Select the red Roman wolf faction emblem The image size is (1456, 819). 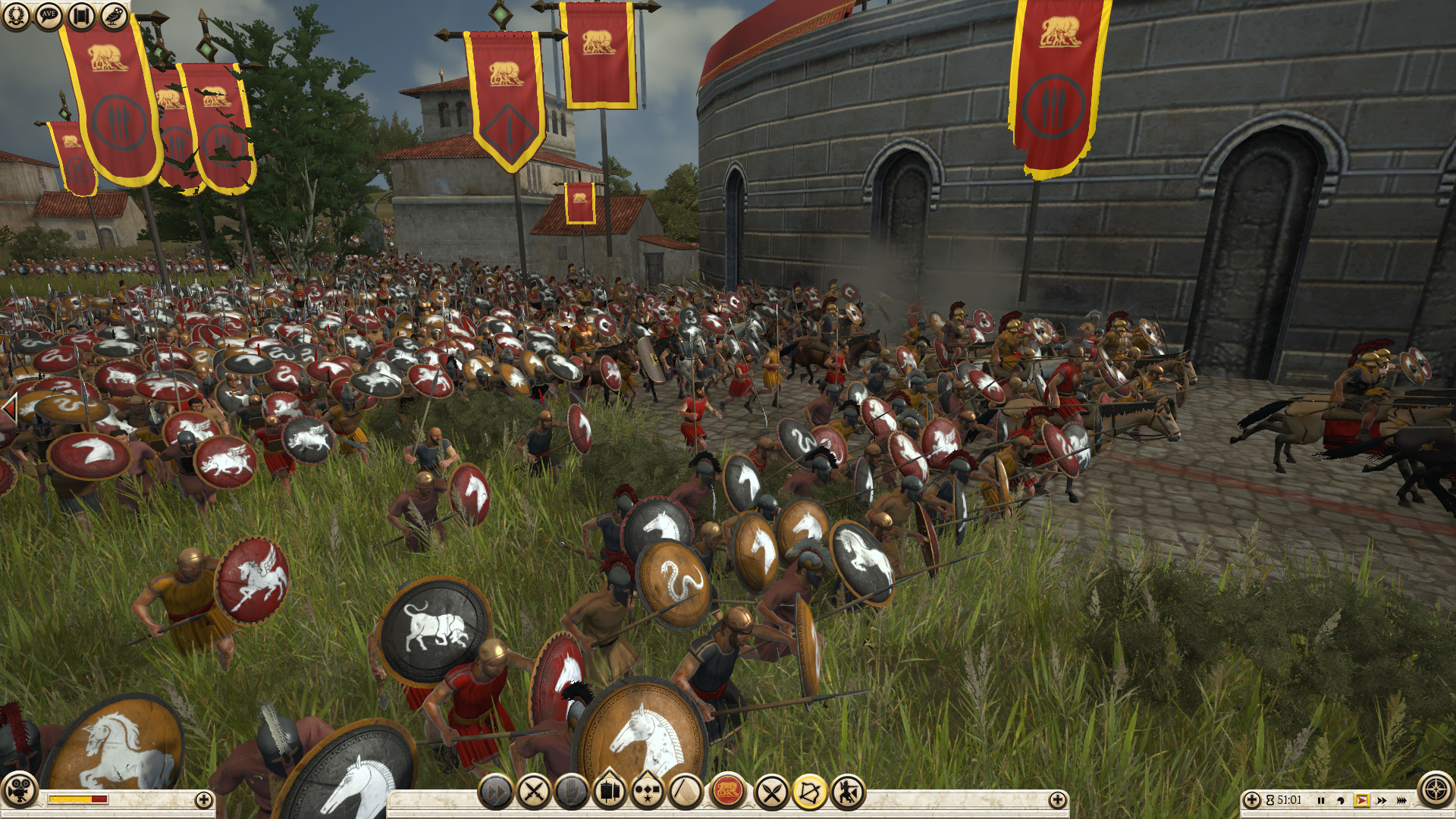[728, 793]
